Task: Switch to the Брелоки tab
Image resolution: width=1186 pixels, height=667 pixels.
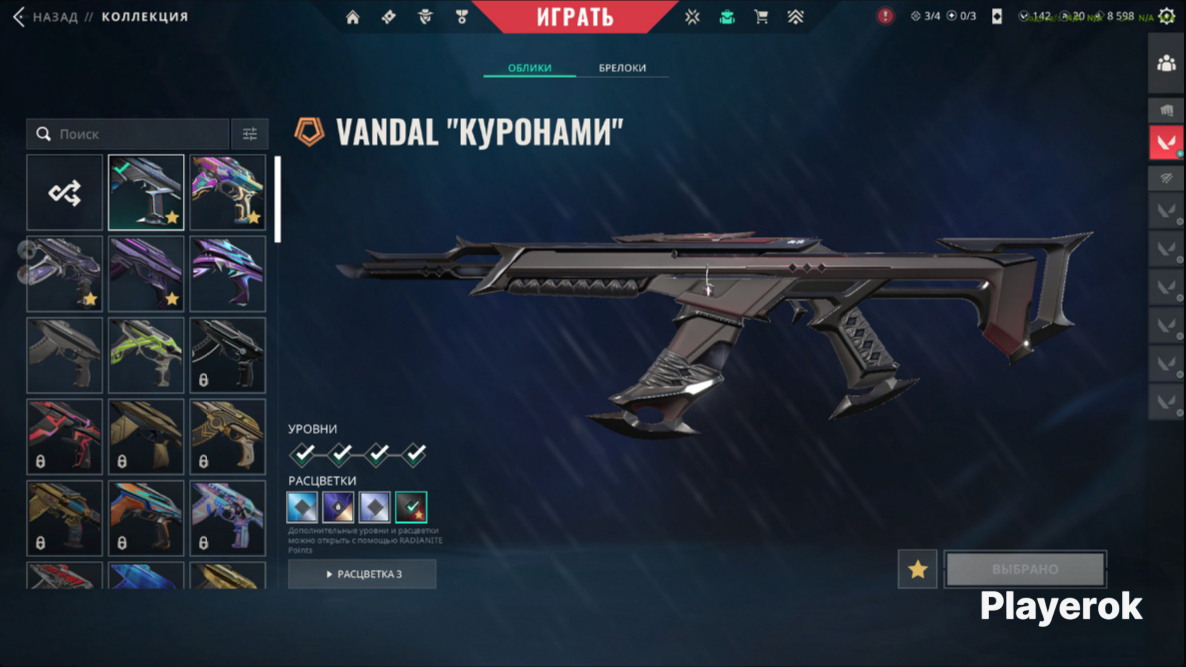Action: coord(622,68)
